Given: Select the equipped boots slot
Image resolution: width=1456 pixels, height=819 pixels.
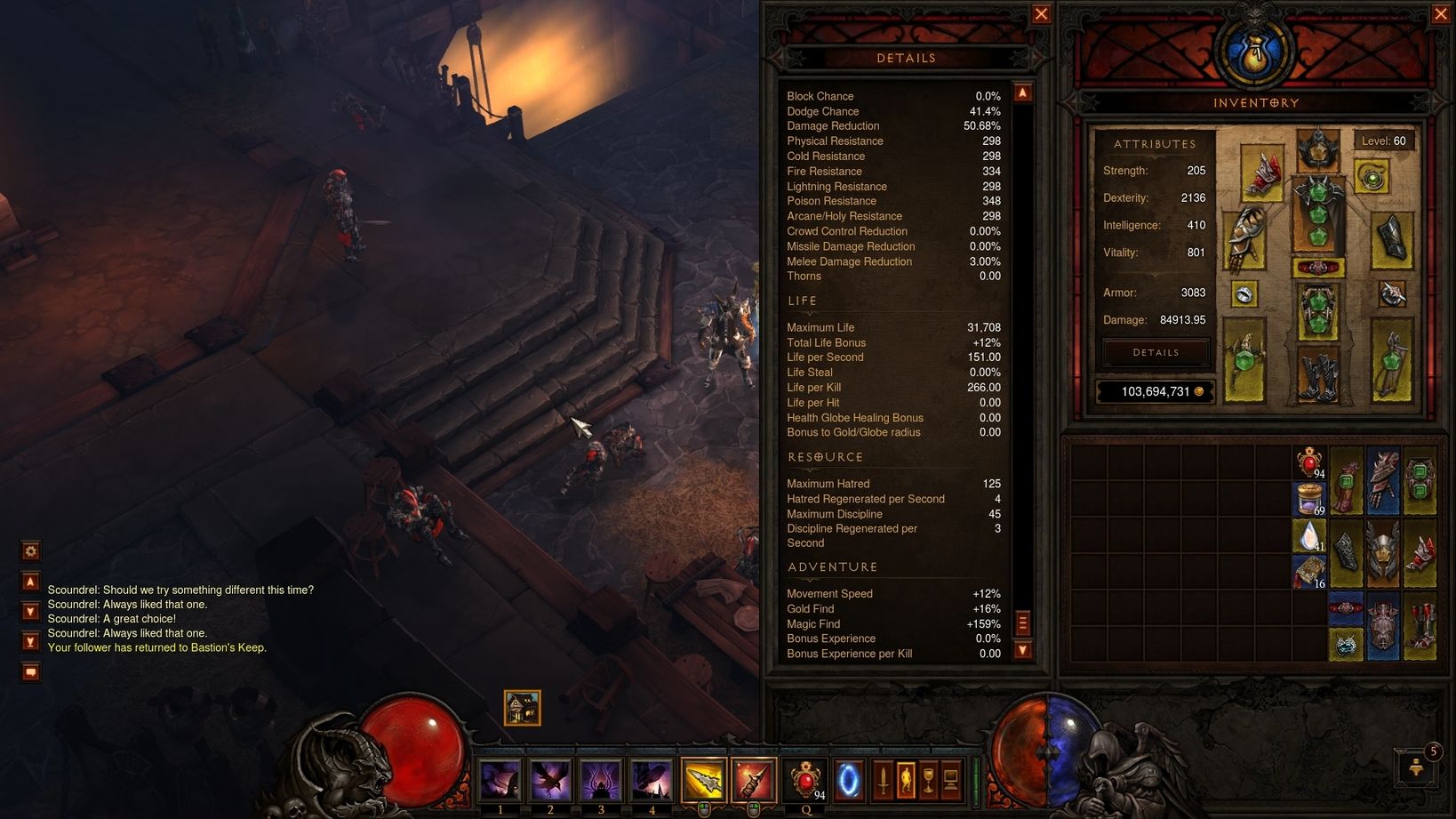Looking at the screenshot, I should click(1317, 375).
